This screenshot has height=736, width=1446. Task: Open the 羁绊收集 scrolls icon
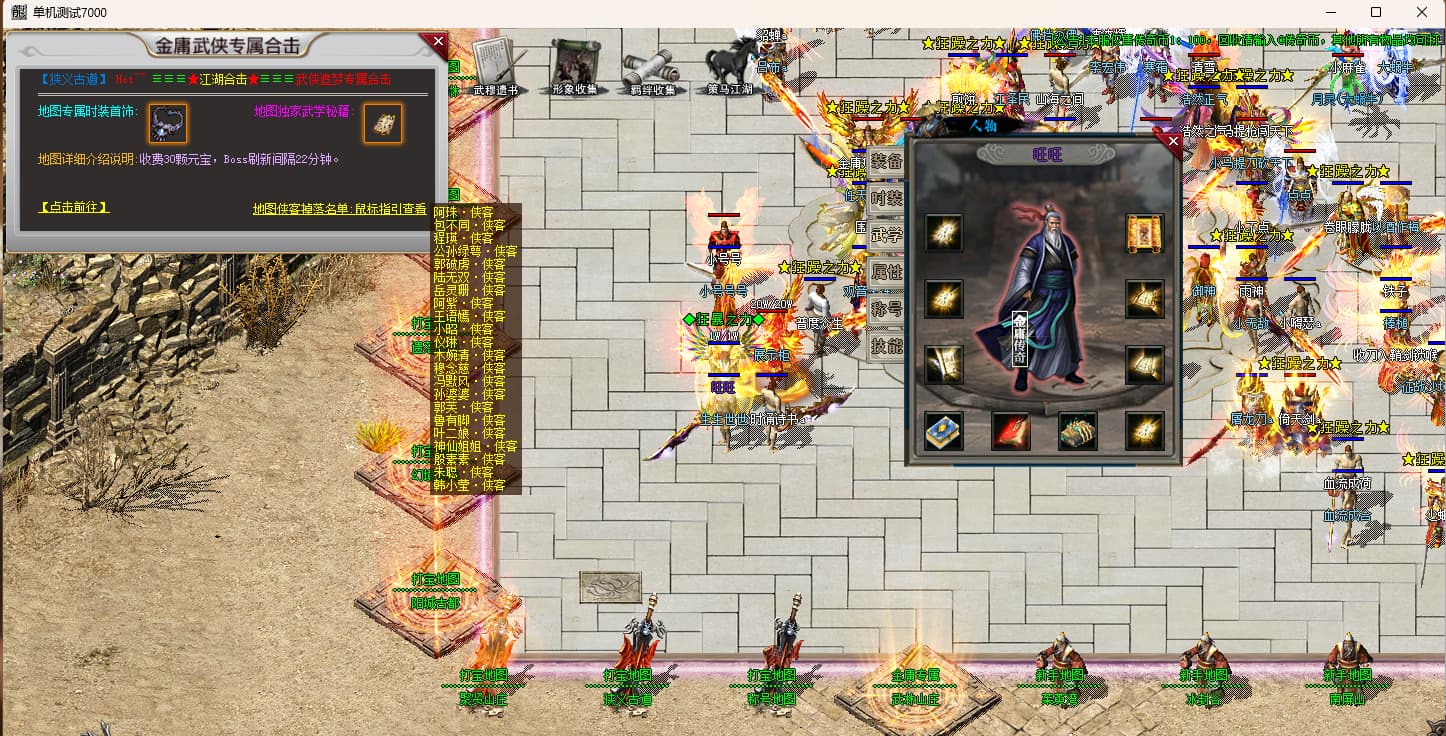[x=652, y=68]
